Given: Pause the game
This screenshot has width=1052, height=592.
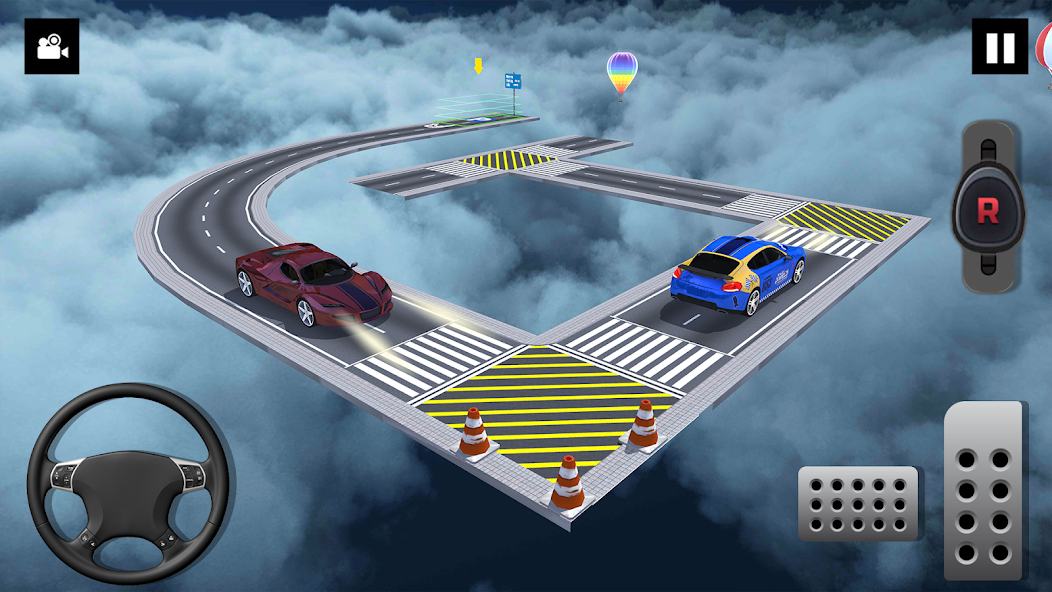Looking at the screenshot, I should (999, 47).
